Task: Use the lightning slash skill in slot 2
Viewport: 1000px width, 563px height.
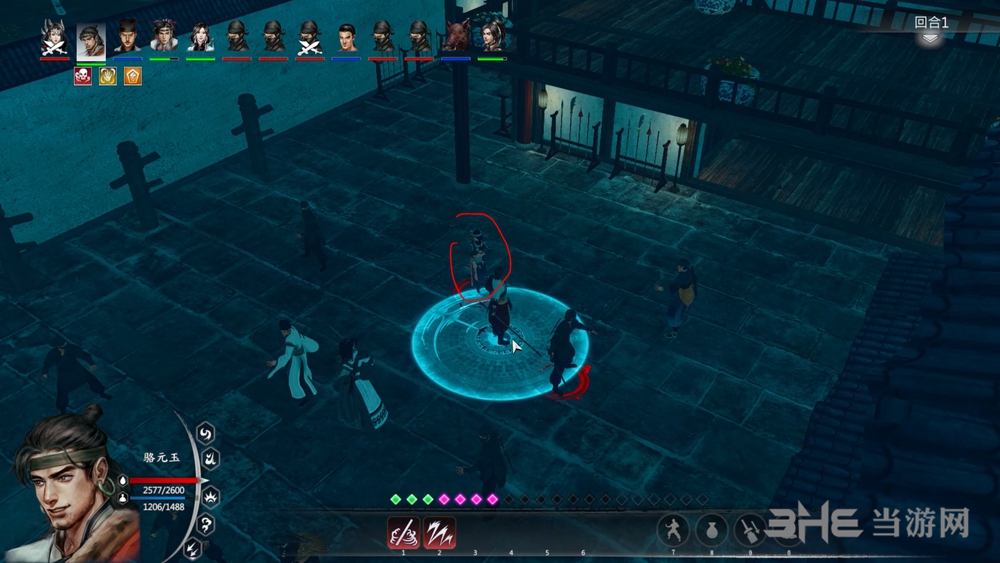Action: [439, 531]
